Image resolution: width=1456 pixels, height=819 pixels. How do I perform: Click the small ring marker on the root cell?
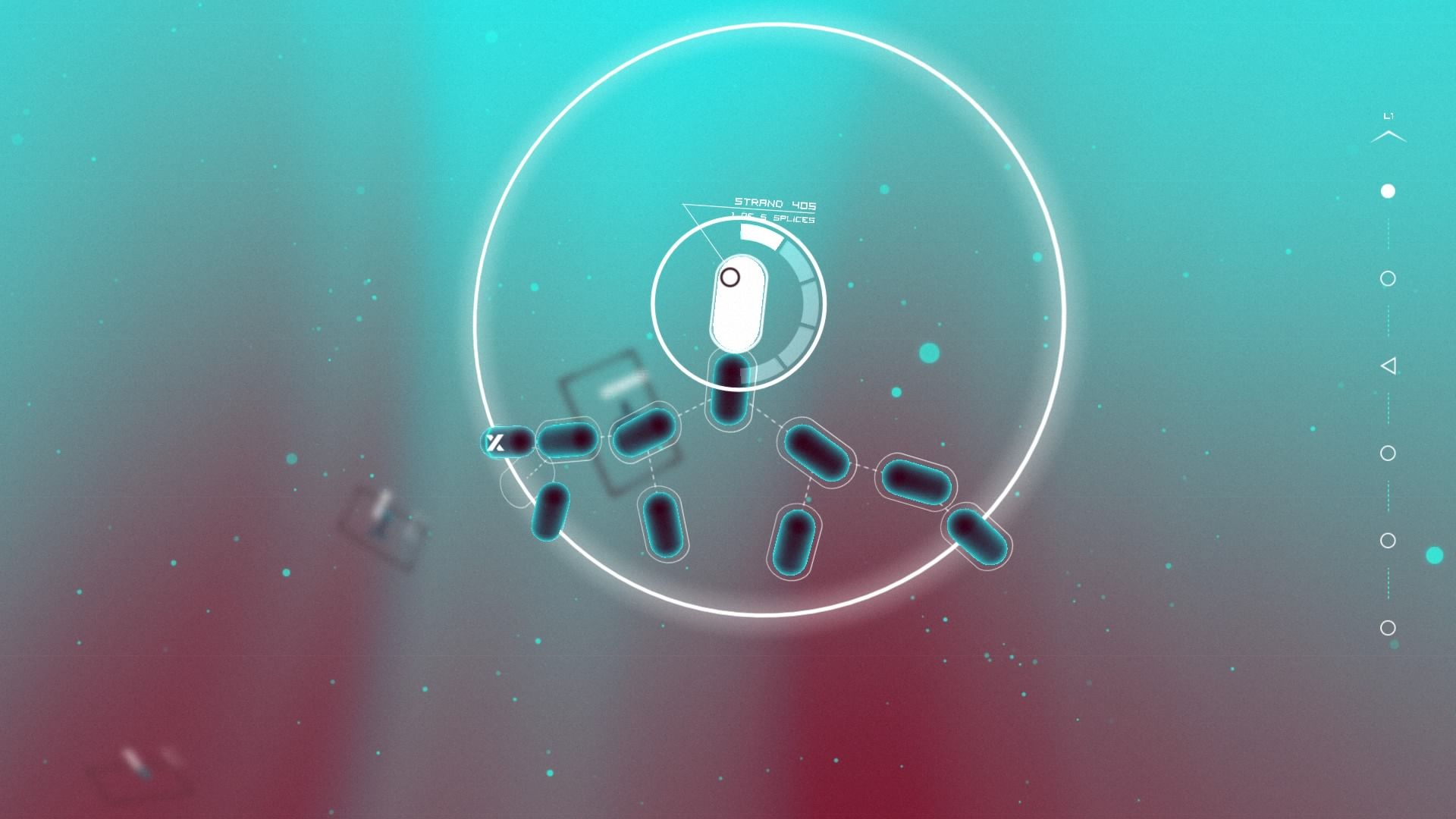(x=730, y=278)
